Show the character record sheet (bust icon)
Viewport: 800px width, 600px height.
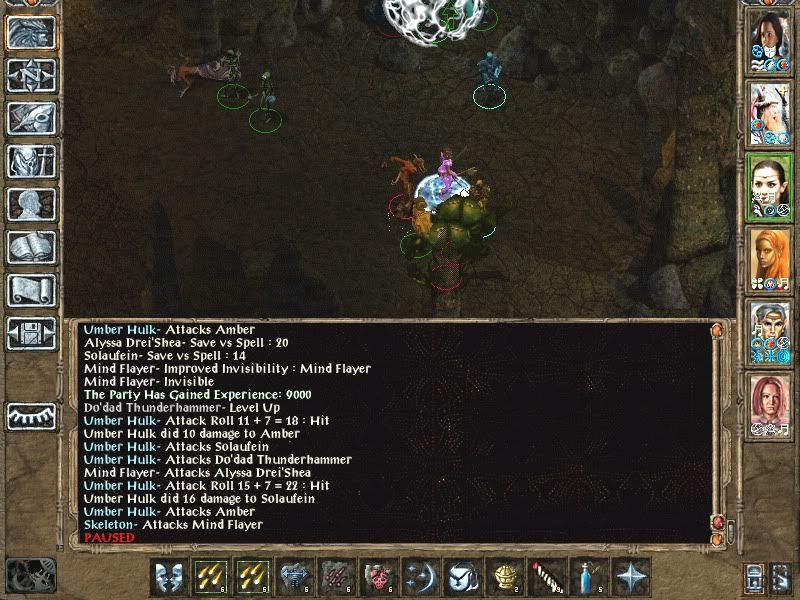tap(31, 204)
